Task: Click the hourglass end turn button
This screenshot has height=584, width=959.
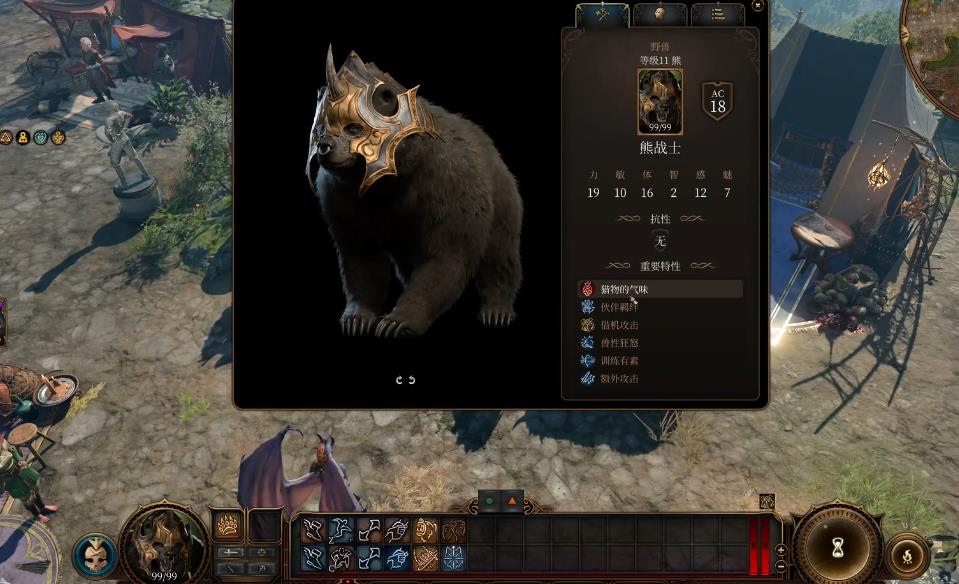Action: (x=838, y=546)
